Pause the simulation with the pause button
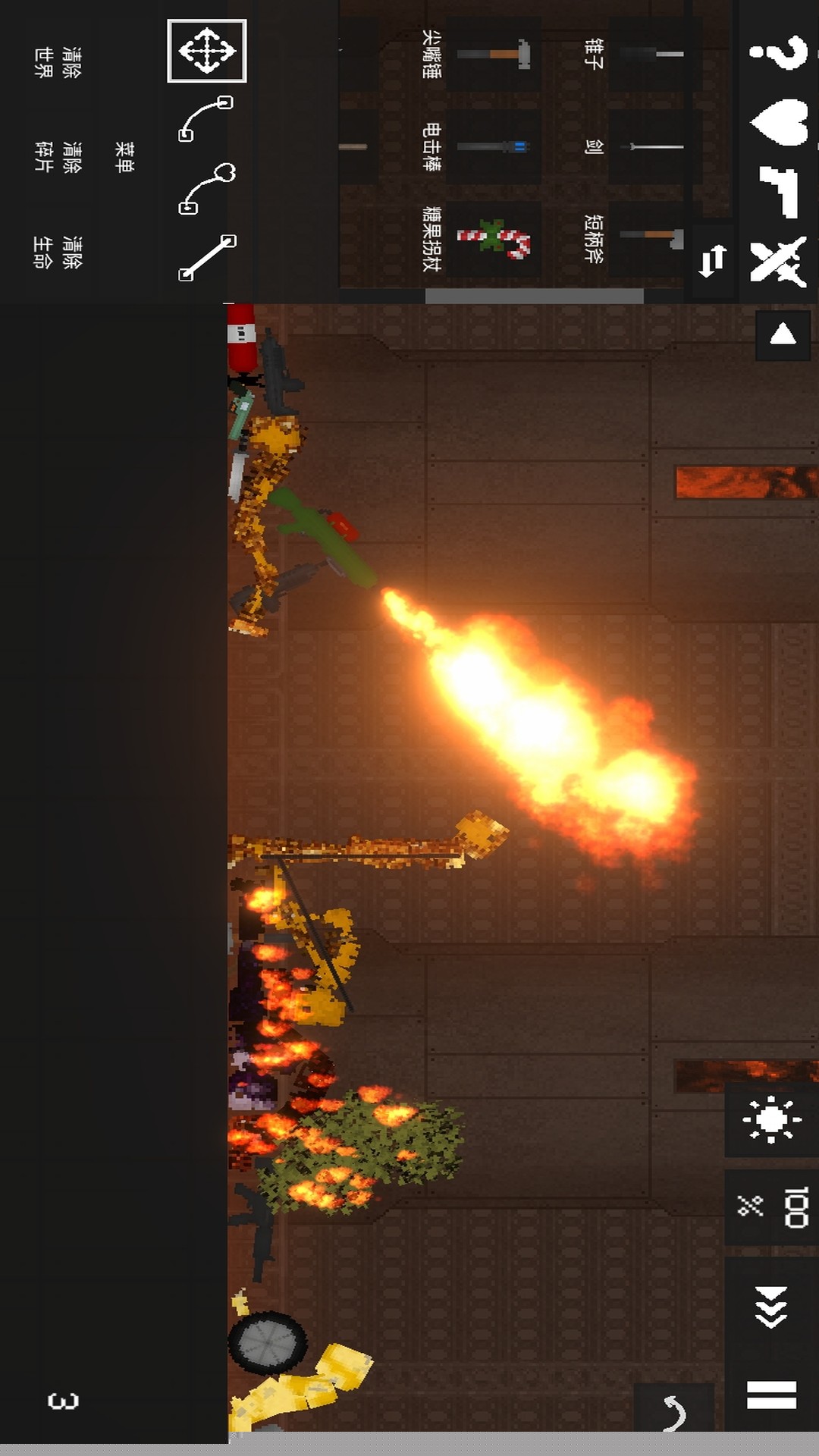 click(771, 1394)
